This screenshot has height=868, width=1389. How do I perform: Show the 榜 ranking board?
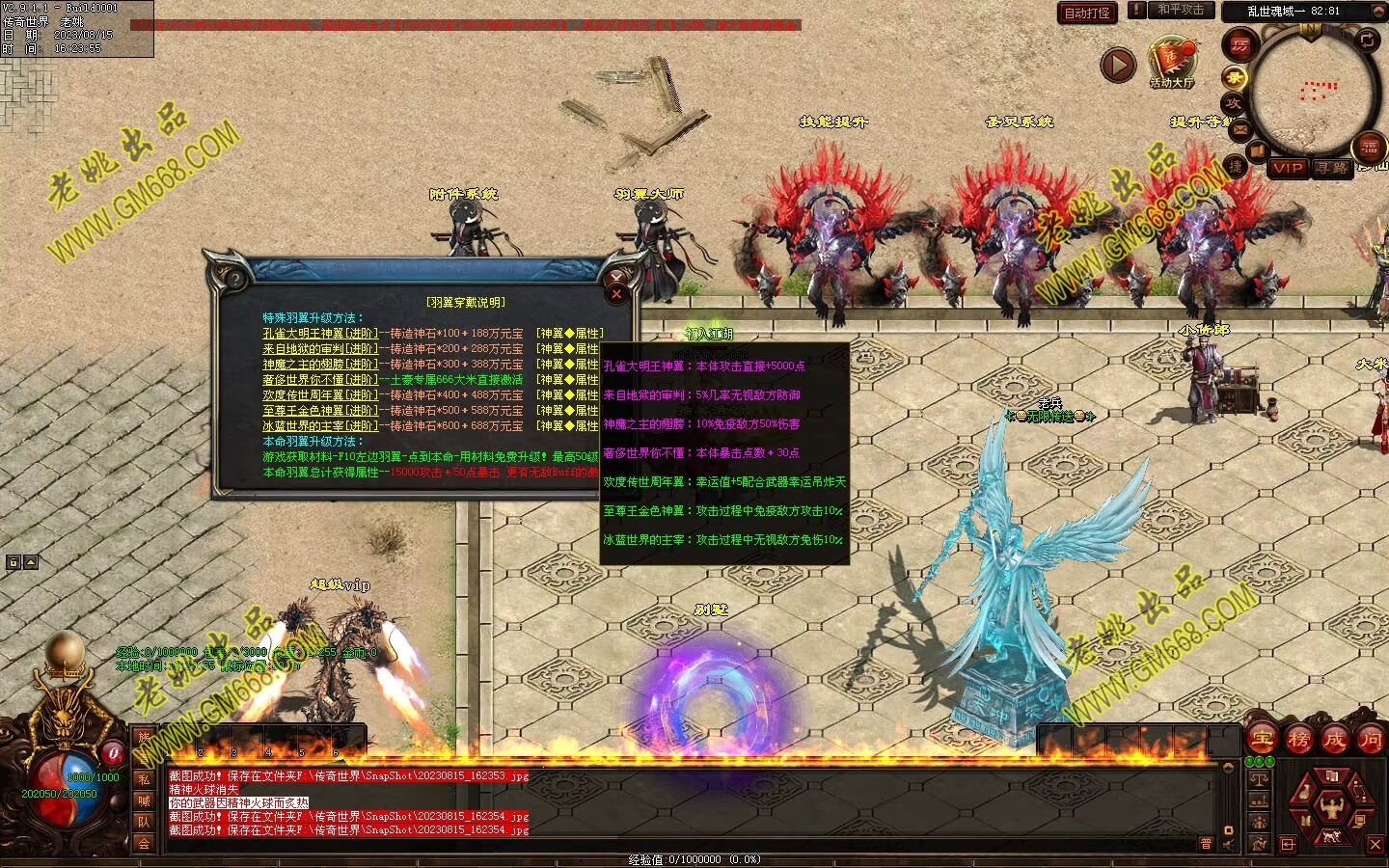click(x=1298, y=740)
